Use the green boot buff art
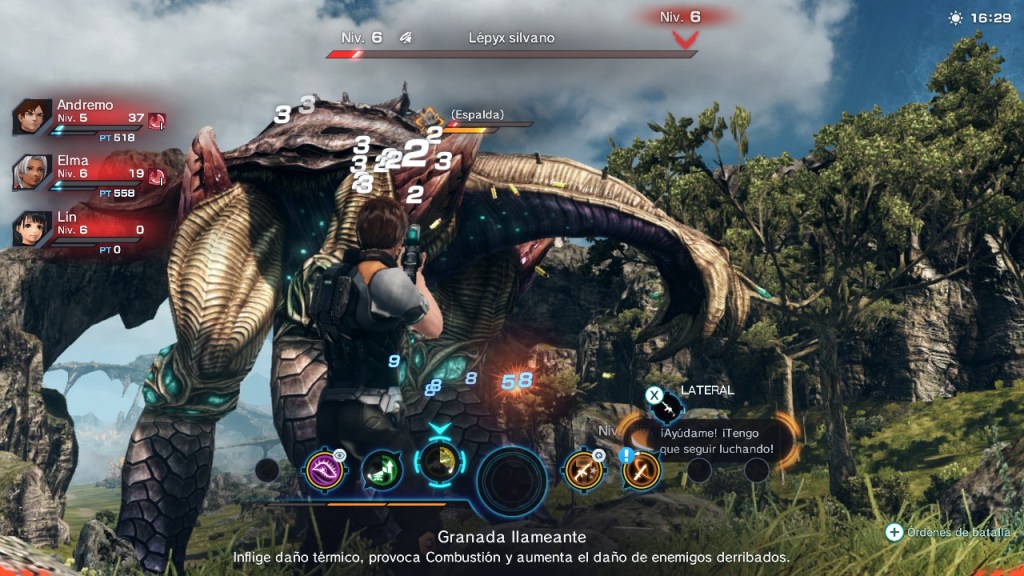Image resolution: width=1024 pixels, height=576 pixels. (381, 469)
